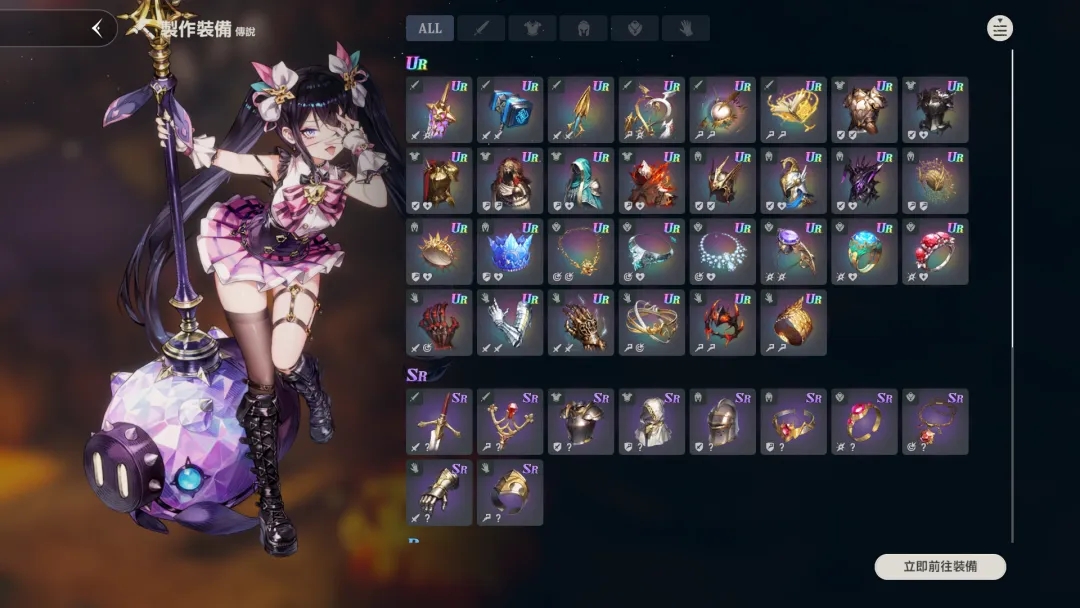Screen dimensions: 1080x608
Task: Go back using the arrow button
Action: click(x=97, y=28)
